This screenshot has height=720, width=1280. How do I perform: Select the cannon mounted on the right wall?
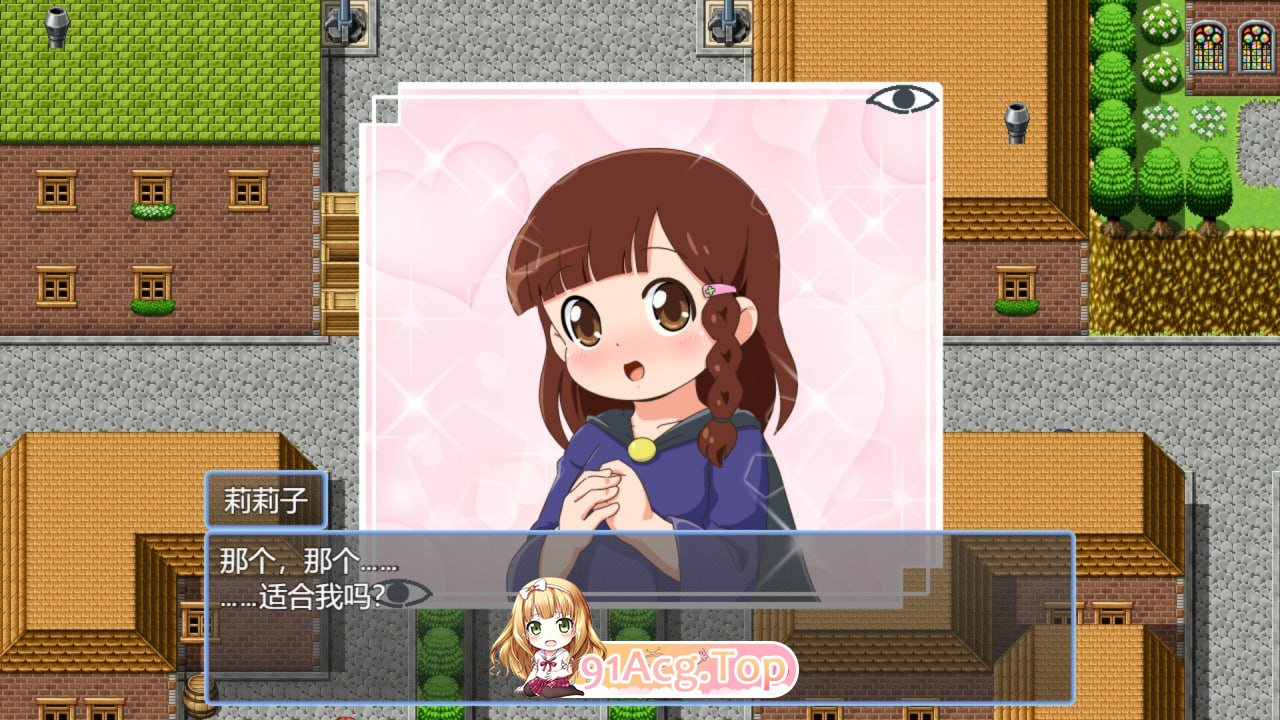1018,115
